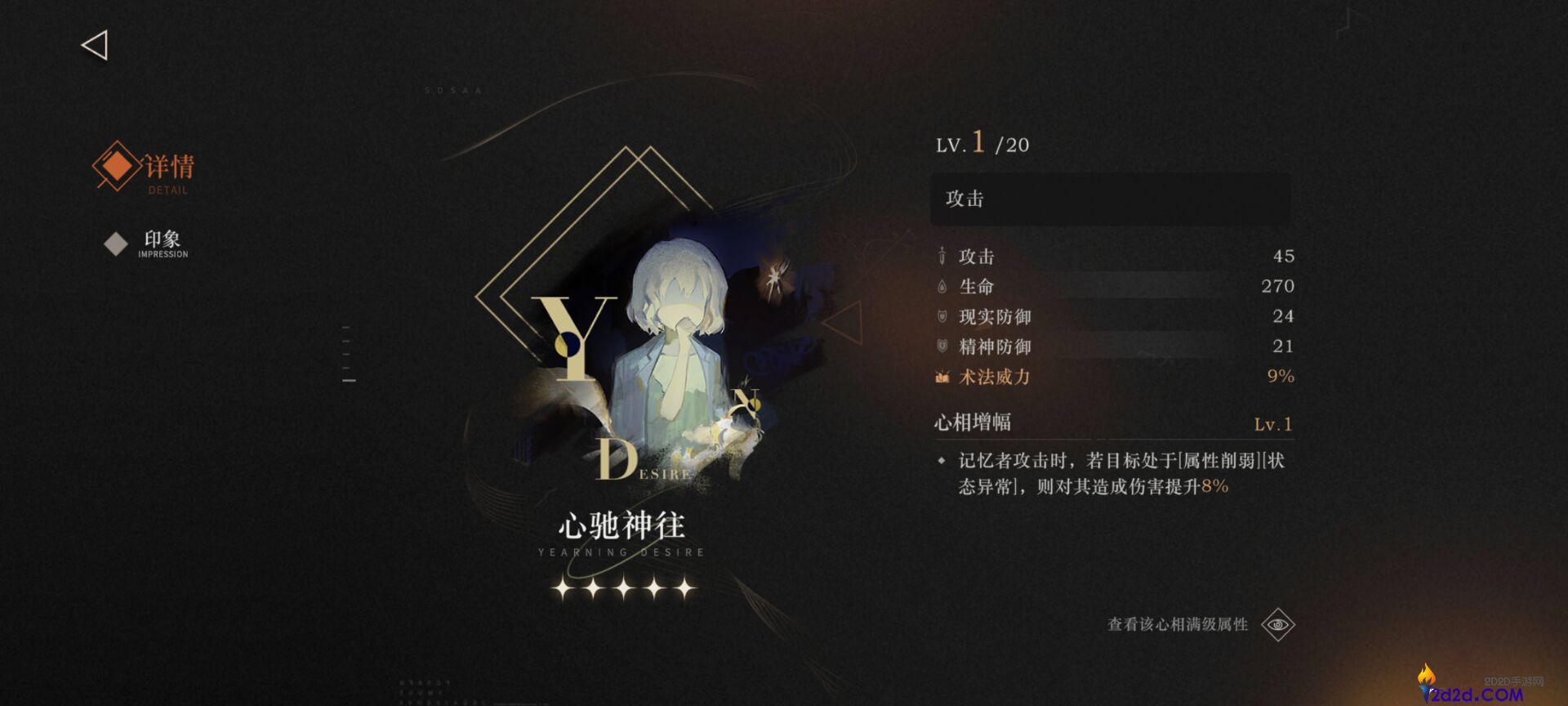Toggle the star marker beside 心相增幅 description
This screenshot has width=1568, height=706.
942,460
